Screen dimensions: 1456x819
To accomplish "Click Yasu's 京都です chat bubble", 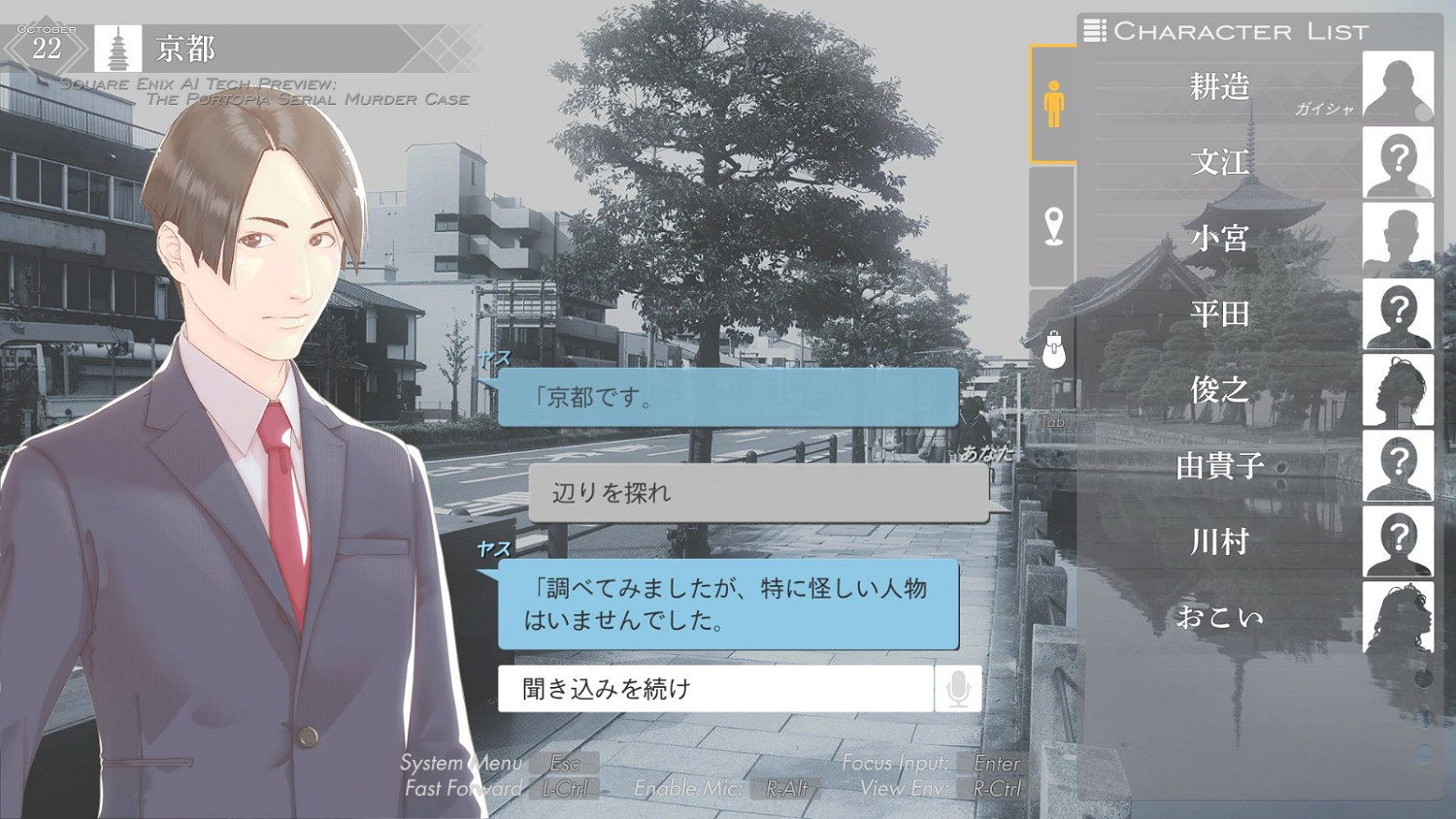I will tap(728, 398).
